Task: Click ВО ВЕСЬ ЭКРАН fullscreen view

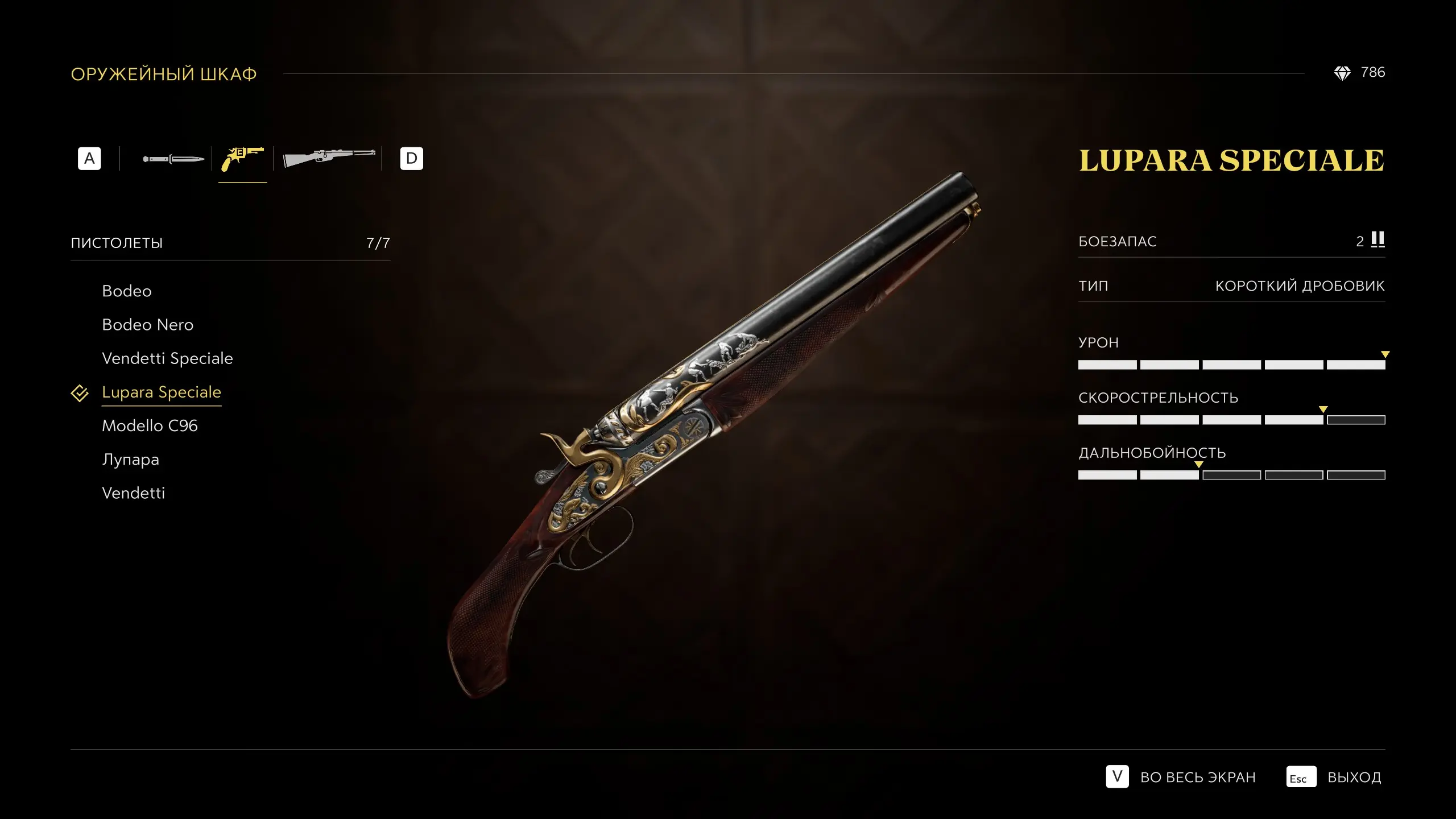Action: click(1197, 777)
